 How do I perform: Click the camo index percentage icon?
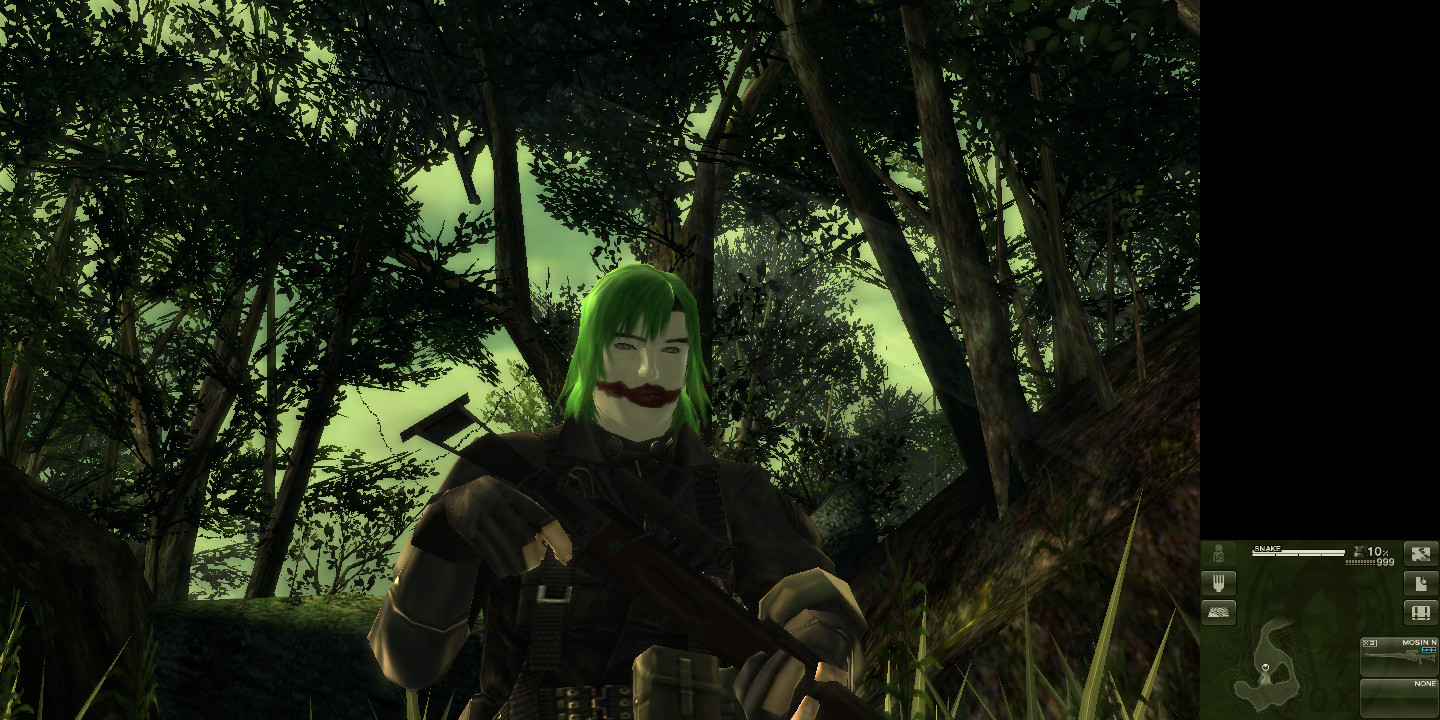[x=1360, y=552]
